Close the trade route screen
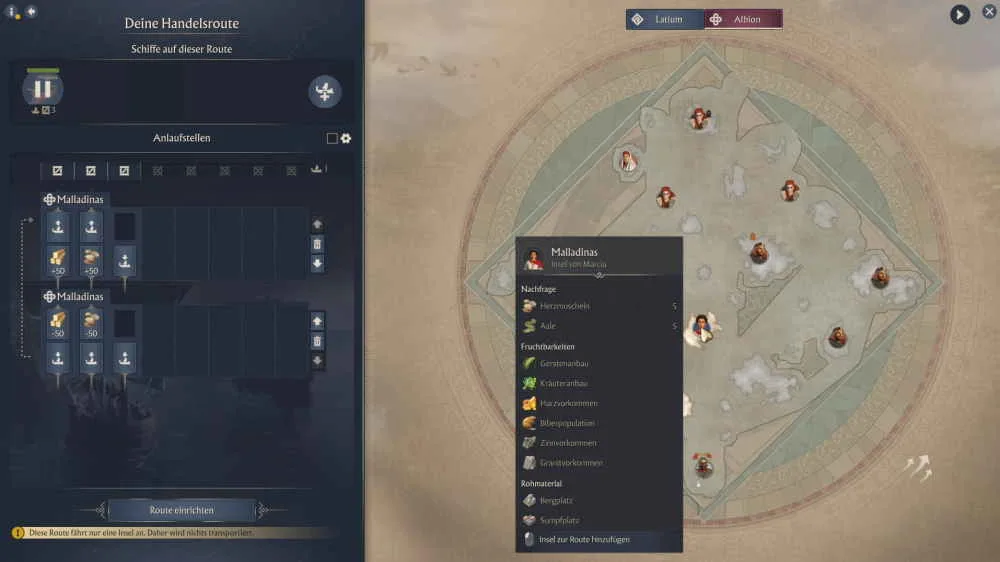Viewport: 1000px width, 562px height. [989, 12]
